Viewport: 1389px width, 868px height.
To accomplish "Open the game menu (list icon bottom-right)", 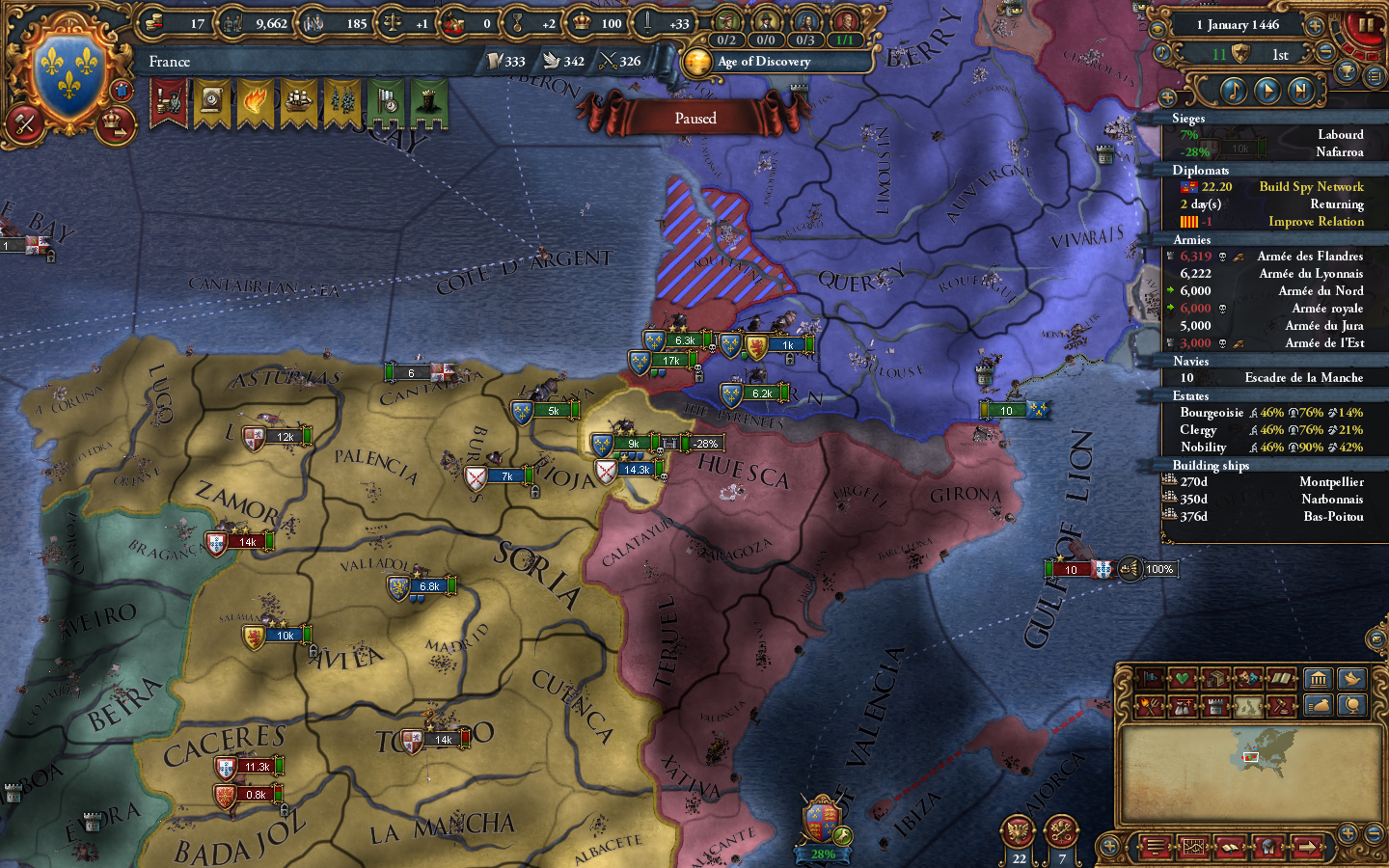I will pyautogui.click(x=1157, y=847).
